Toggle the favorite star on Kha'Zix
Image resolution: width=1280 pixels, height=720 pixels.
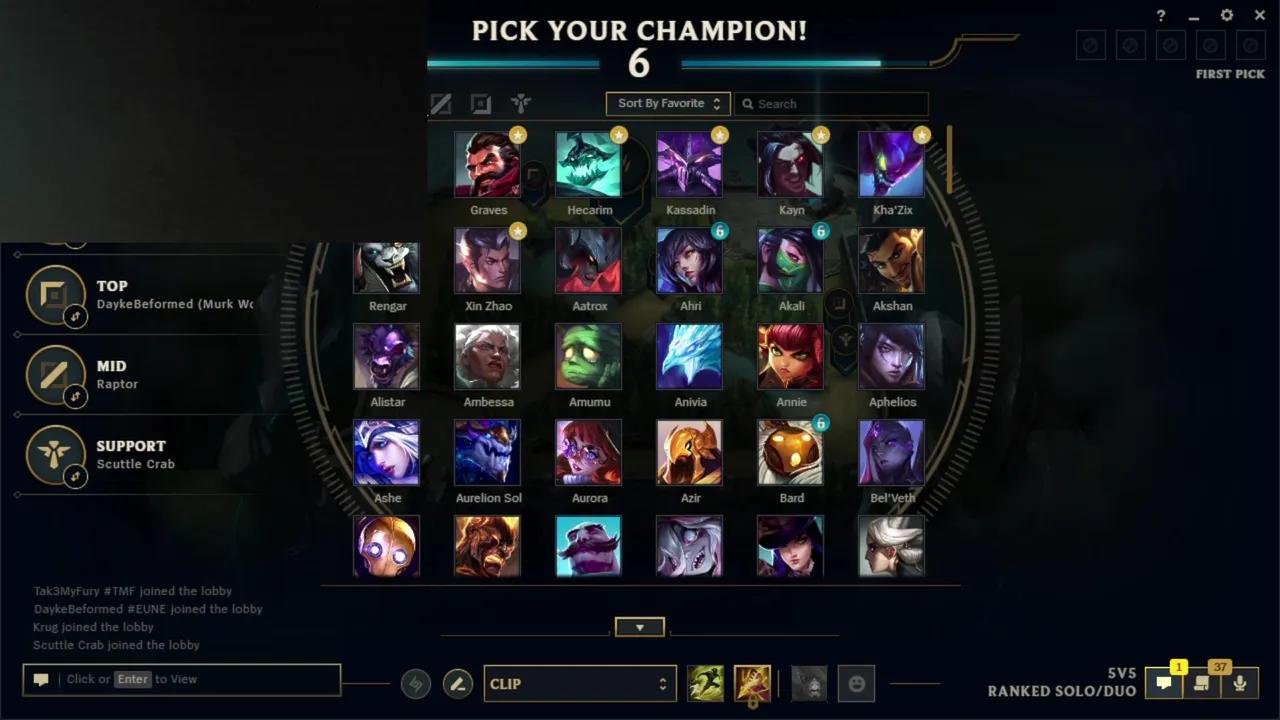tap(921, 134)
